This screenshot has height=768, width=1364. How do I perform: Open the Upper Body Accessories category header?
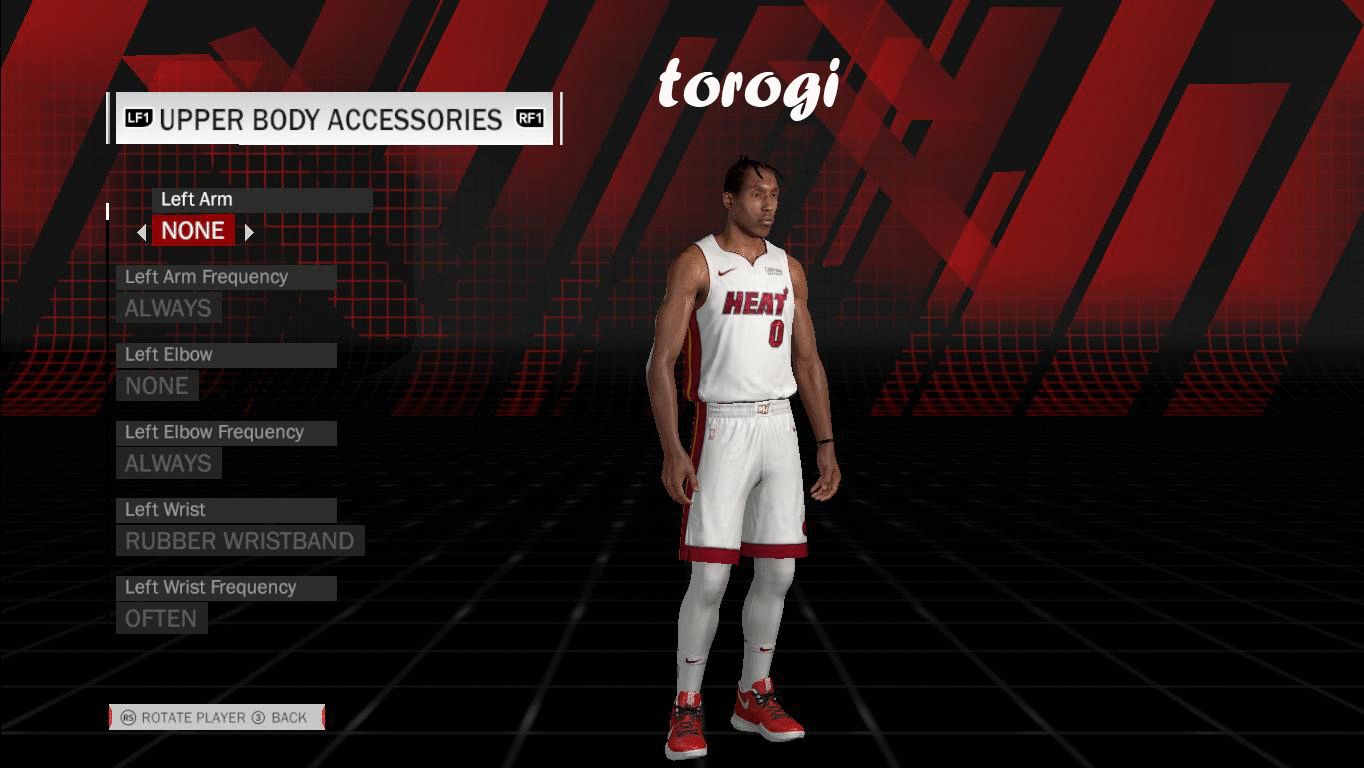tap(333, 119)
